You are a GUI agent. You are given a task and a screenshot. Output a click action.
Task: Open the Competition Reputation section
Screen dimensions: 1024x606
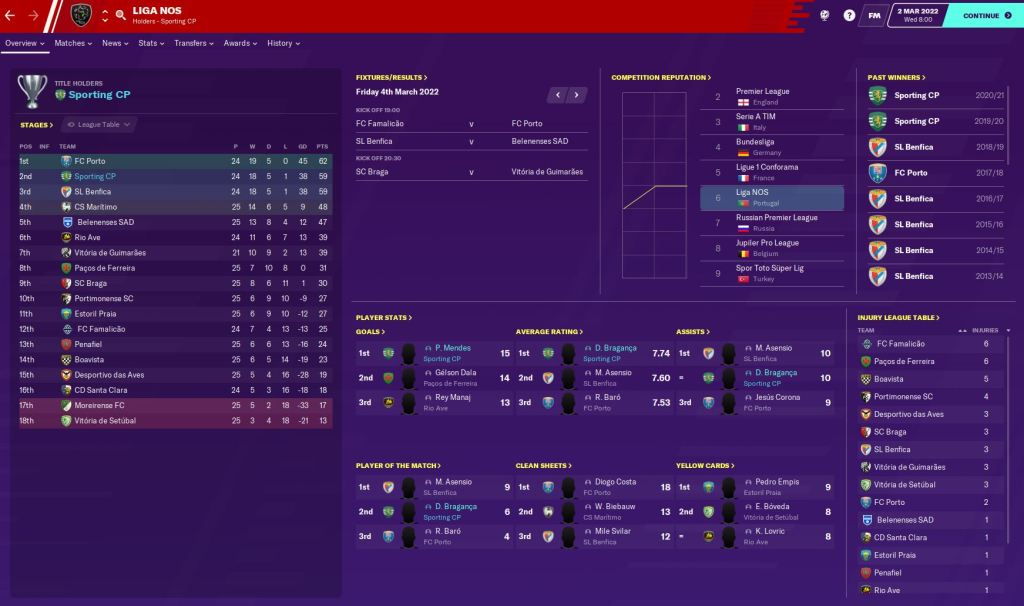click(661, 77)
